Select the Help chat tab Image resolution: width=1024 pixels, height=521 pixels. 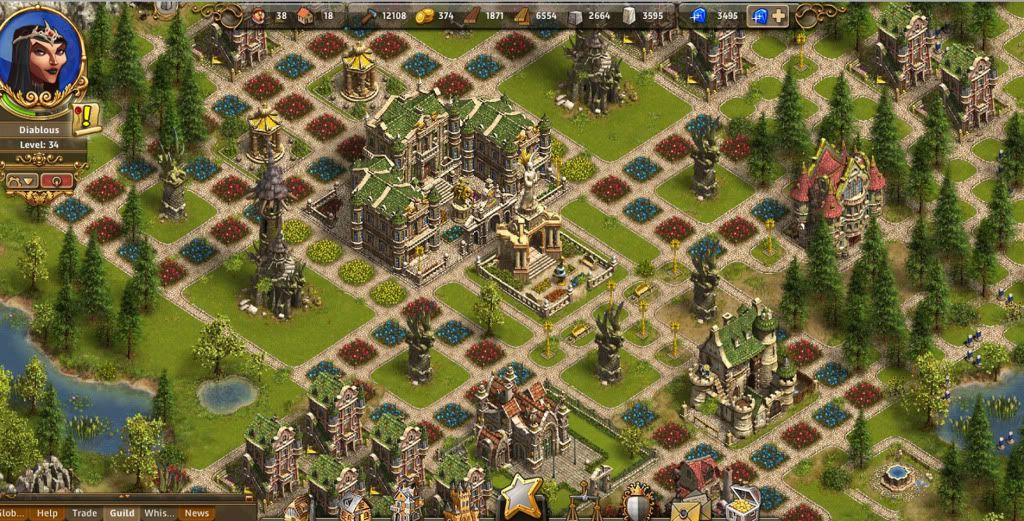(47, 513)
